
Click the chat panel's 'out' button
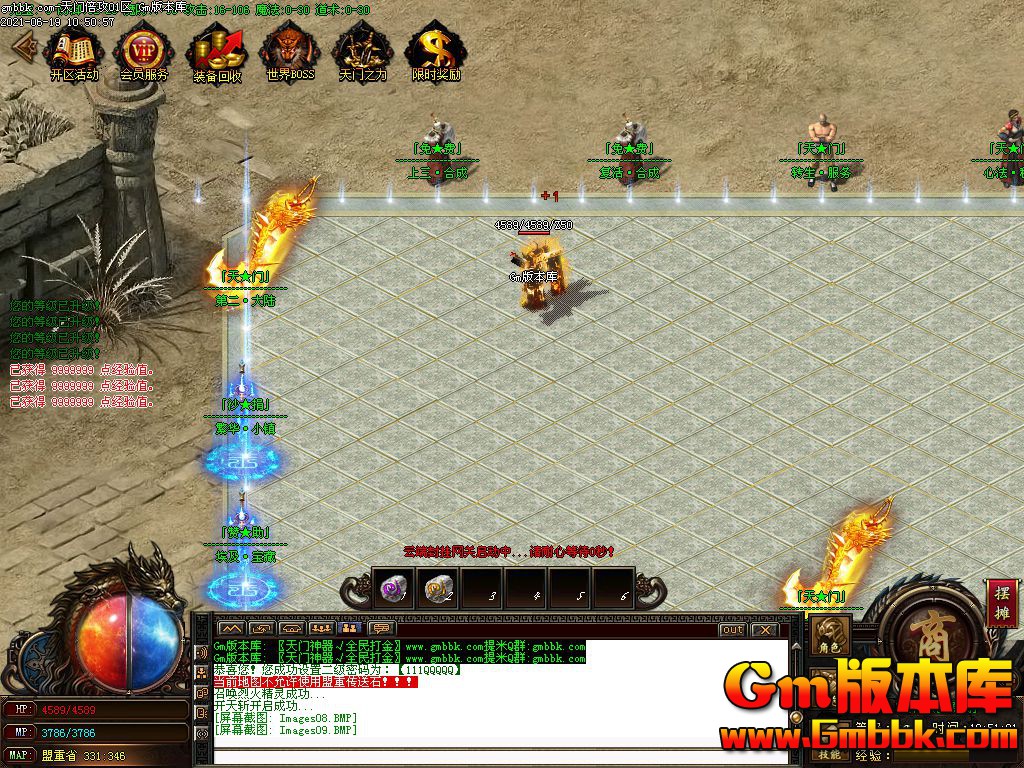coord(733,630)
